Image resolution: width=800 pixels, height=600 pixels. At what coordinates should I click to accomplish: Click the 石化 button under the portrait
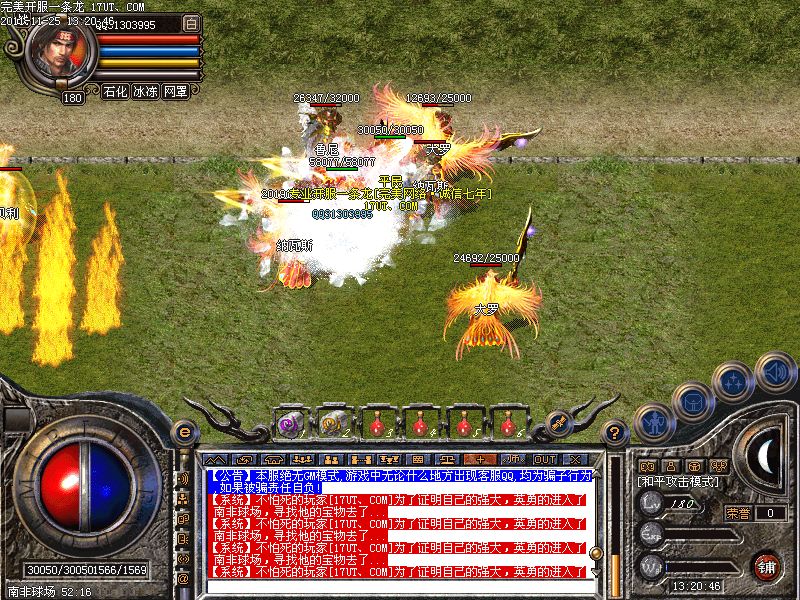115,91
